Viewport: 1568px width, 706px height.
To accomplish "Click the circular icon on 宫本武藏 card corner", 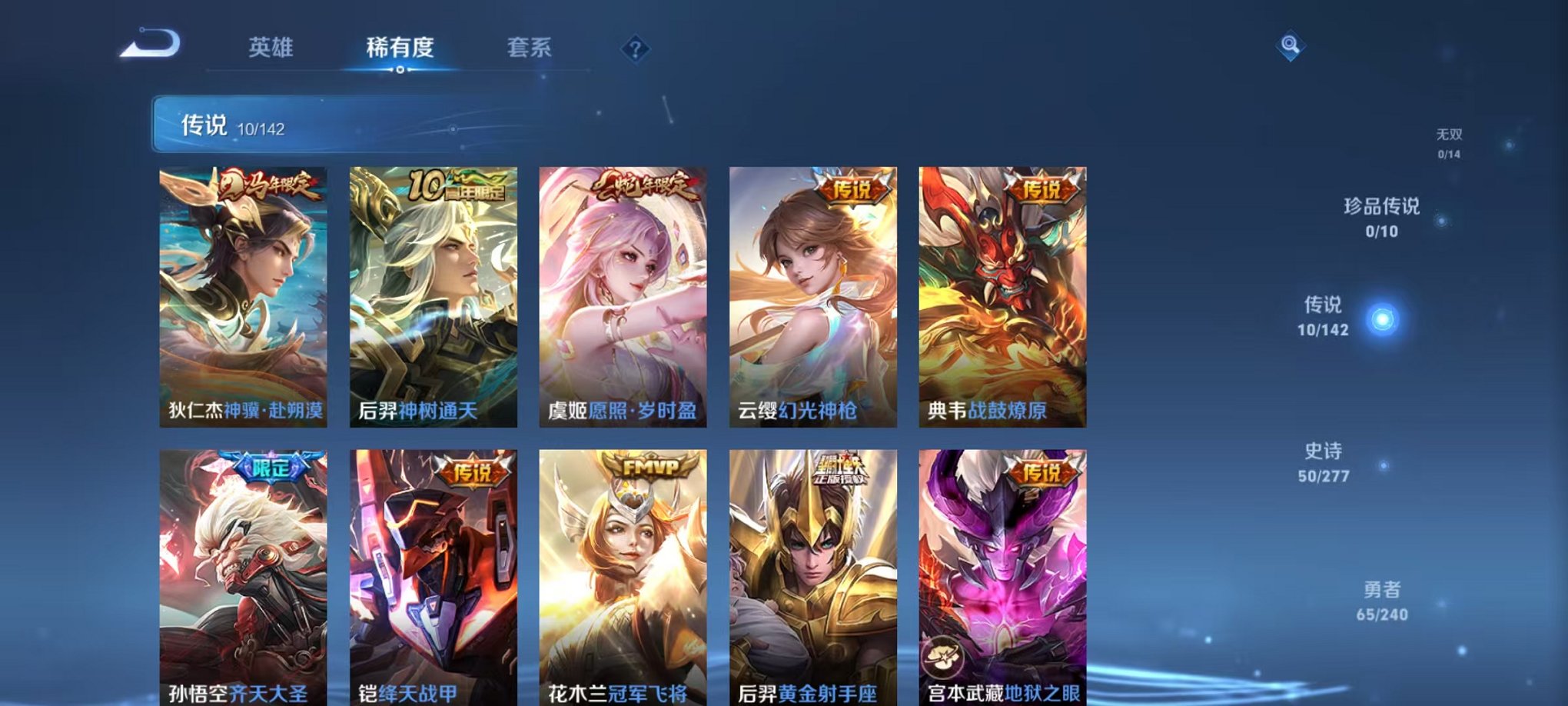I will (944, 657).
